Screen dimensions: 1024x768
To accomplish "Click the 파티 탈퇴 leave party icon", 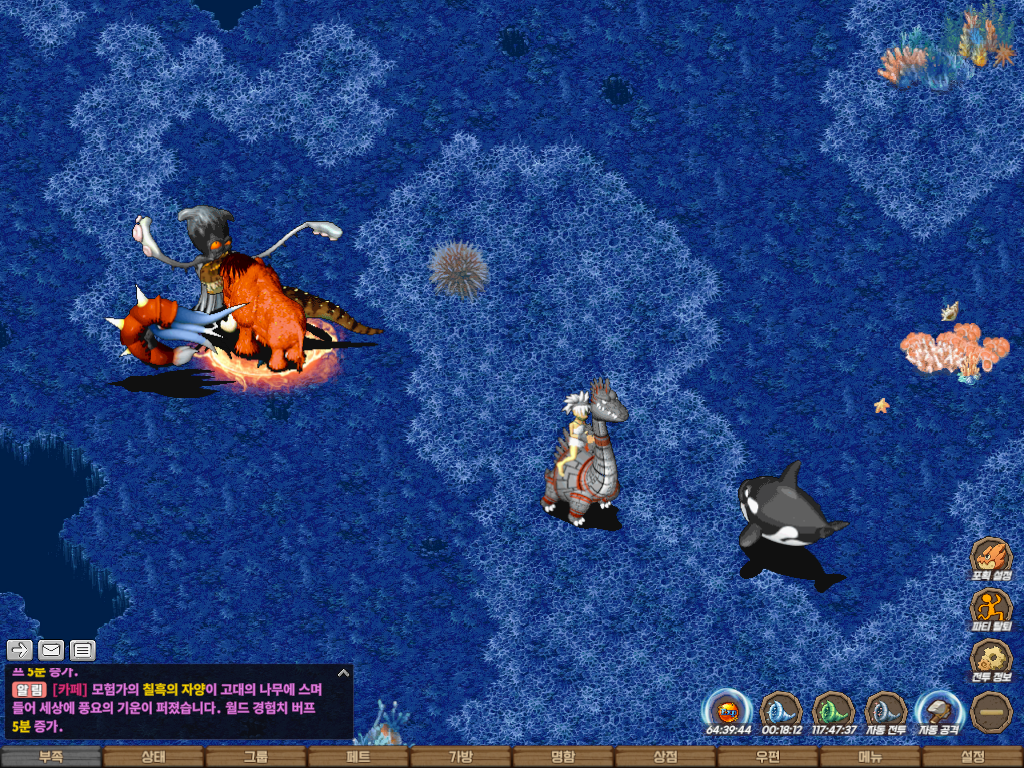I will (991, 607).
